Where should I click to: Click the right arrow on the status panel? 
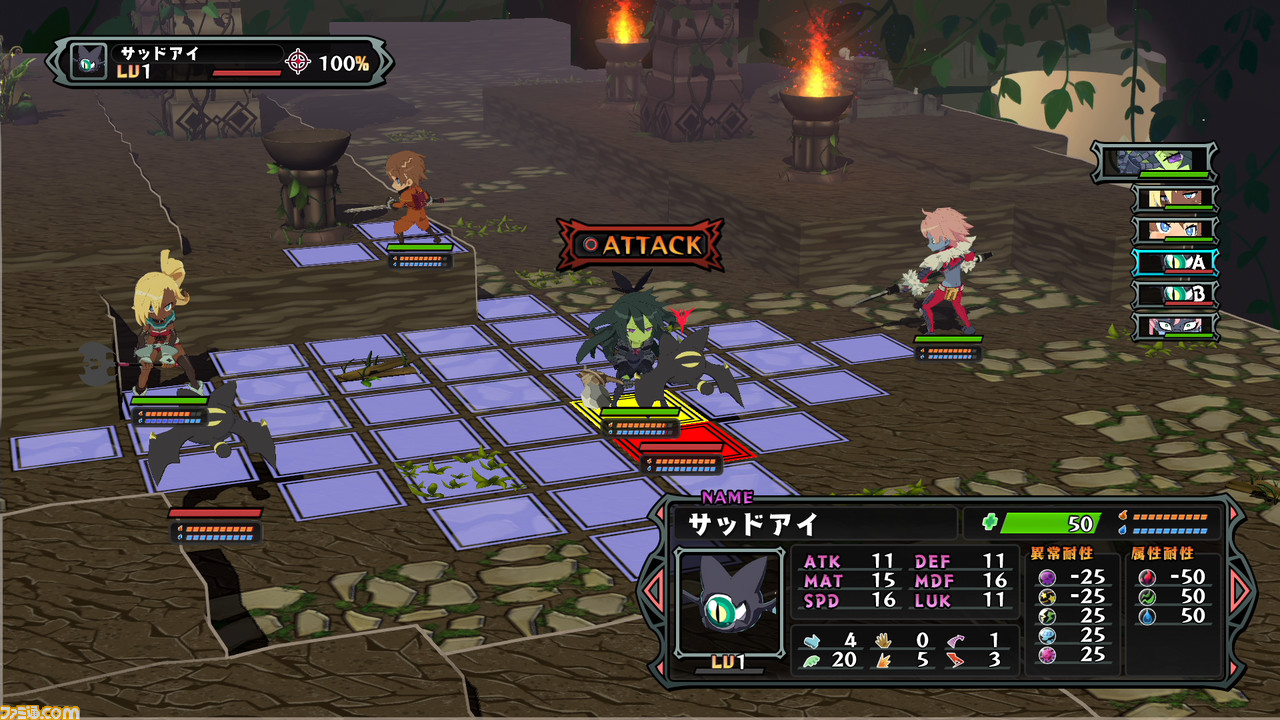[1239, 590]
